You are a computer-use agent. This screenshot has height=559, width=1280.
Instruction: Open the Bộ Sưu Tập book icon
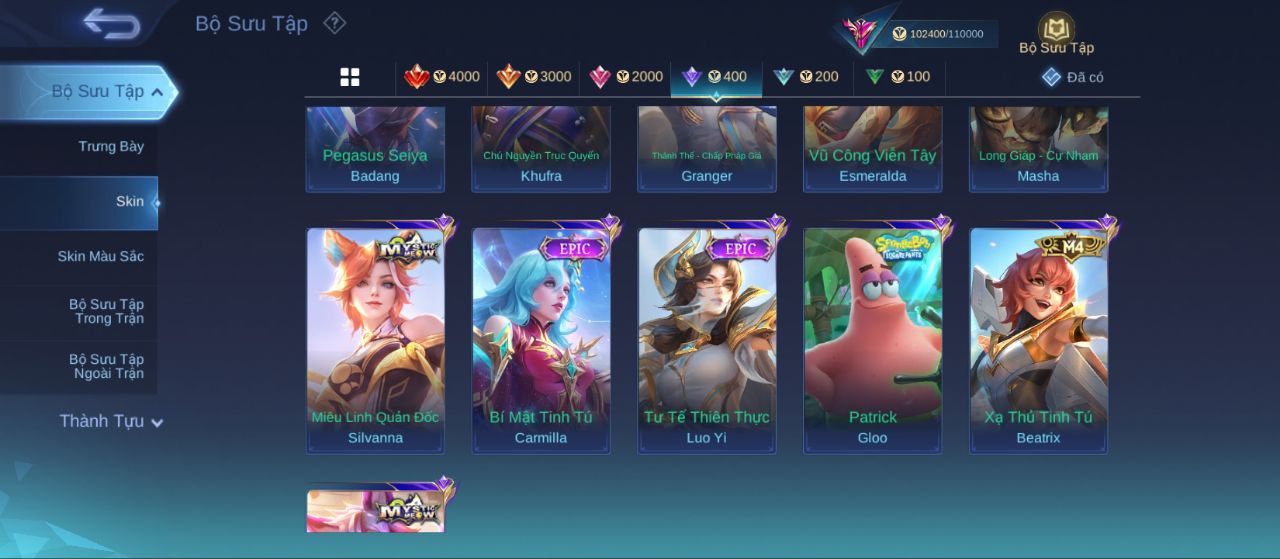click(1056, 31)
